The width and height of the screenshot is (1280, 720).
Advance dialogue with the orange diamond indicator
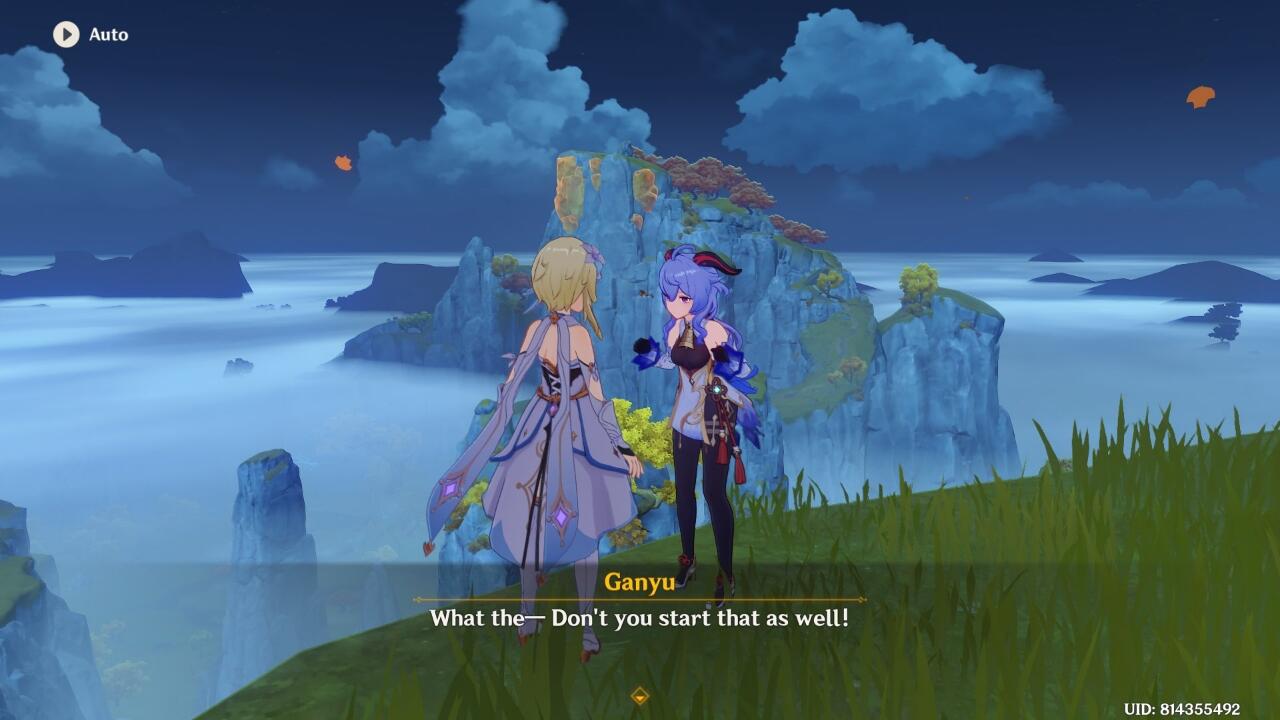[640, 696]
